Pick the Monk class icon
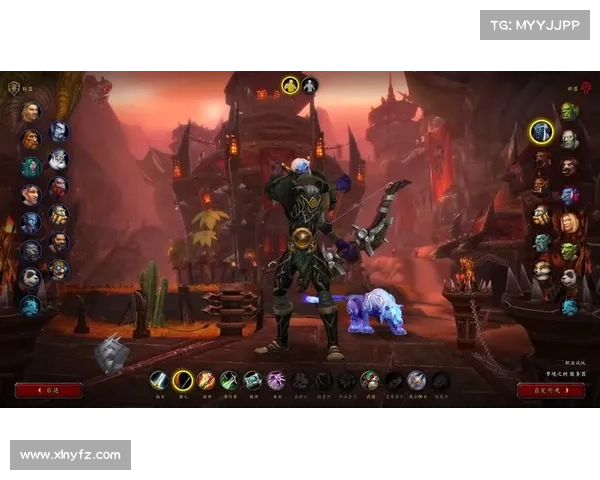Screen dimensions: 600x480 click(370, 380)
